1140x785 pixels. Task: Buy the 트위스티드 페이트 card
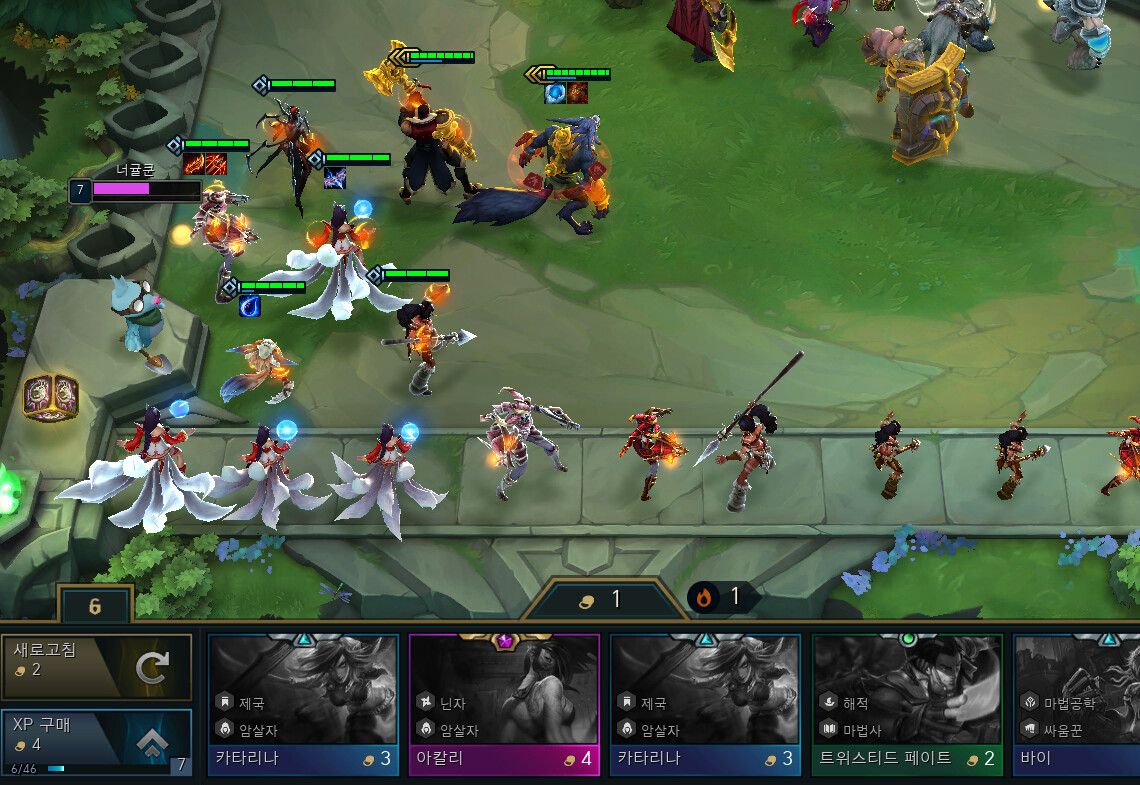906,704
